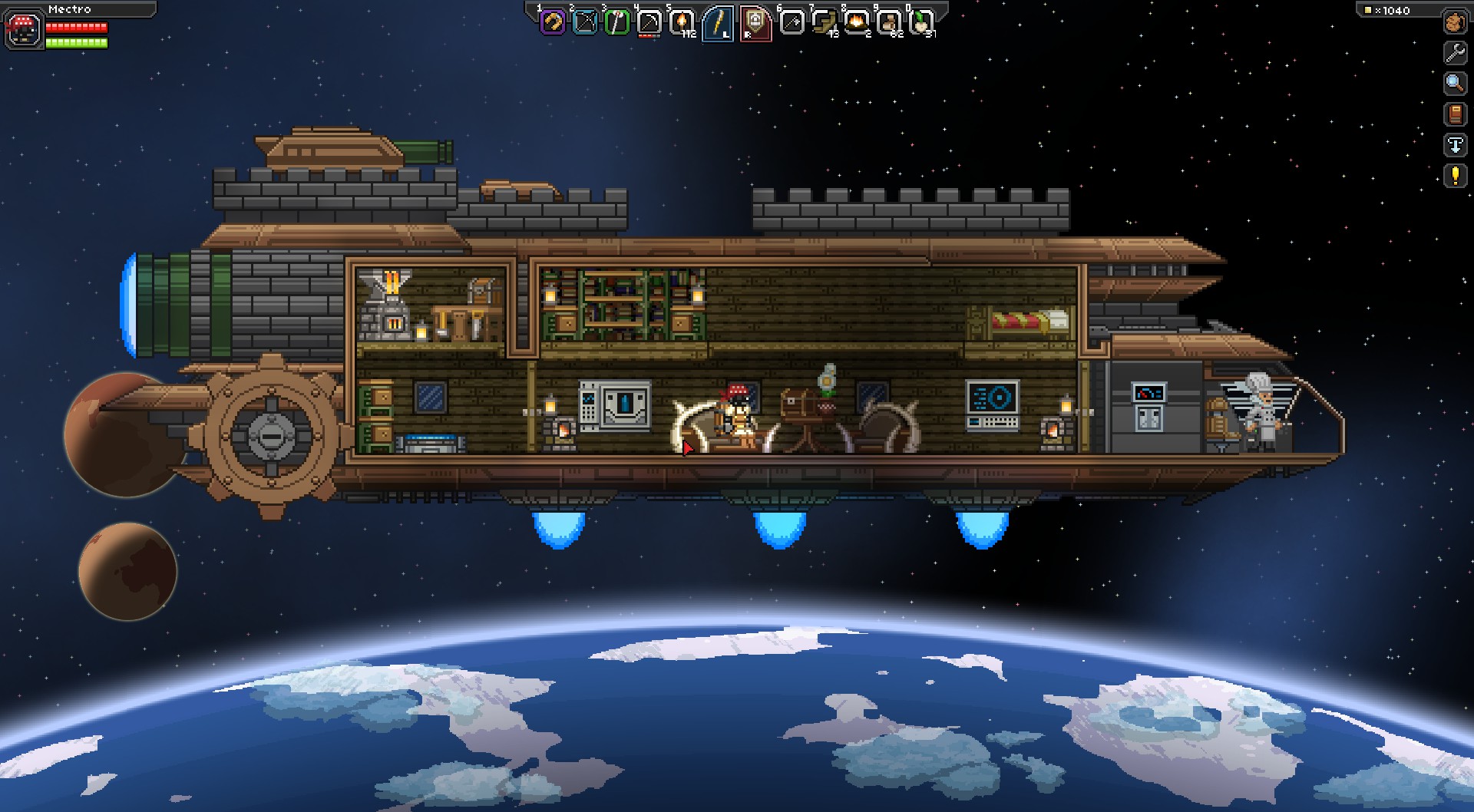Viewport: 1474px width, 812px height.
Task: Select the green-framed staff hotbar slot
Action: click(617, 22)
